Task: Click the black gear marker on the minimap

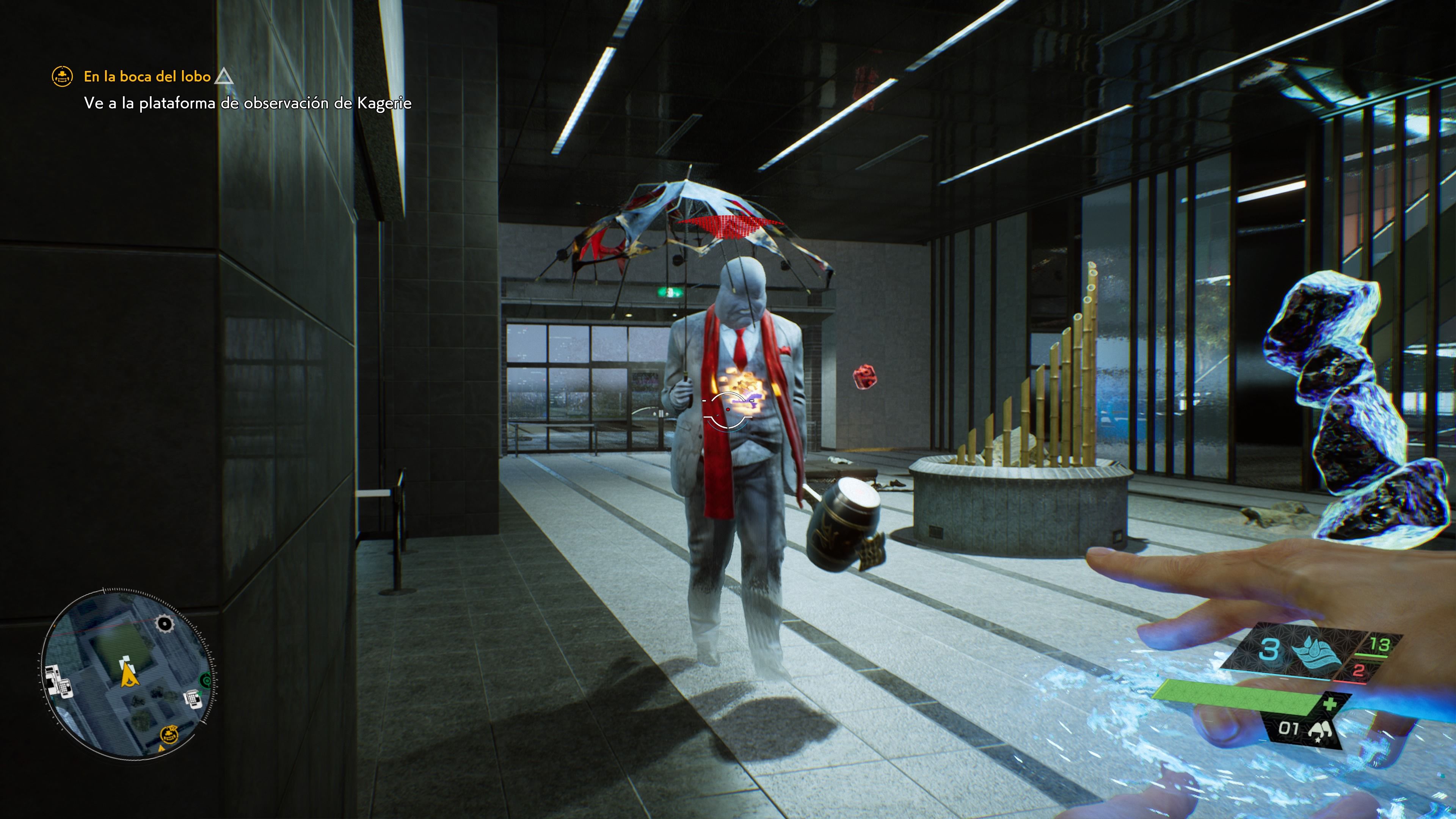Action: coord(165,623)
